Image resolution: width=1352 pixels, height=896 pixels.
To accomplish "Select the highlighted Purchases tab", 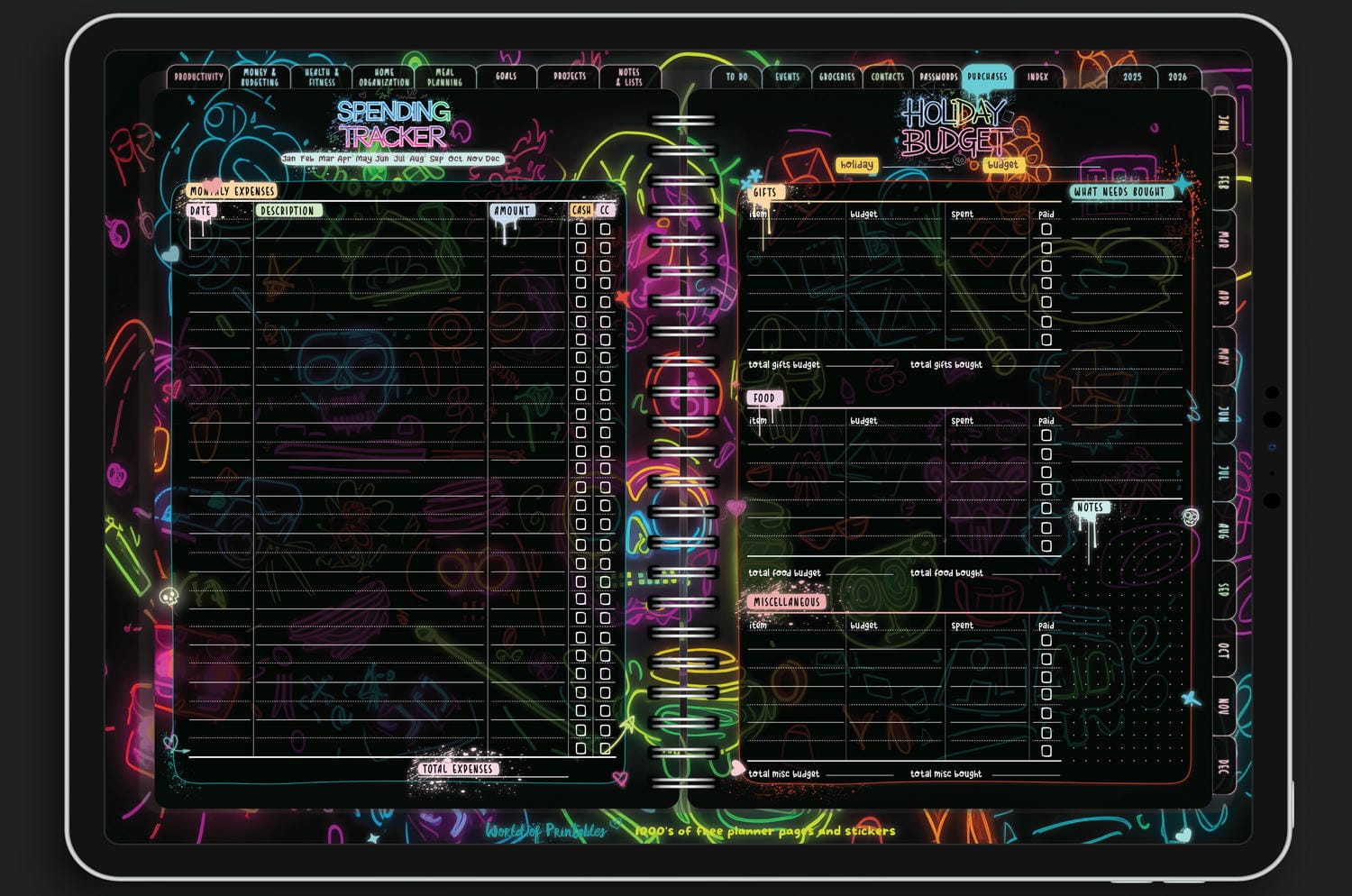I will tap(988, 78).
